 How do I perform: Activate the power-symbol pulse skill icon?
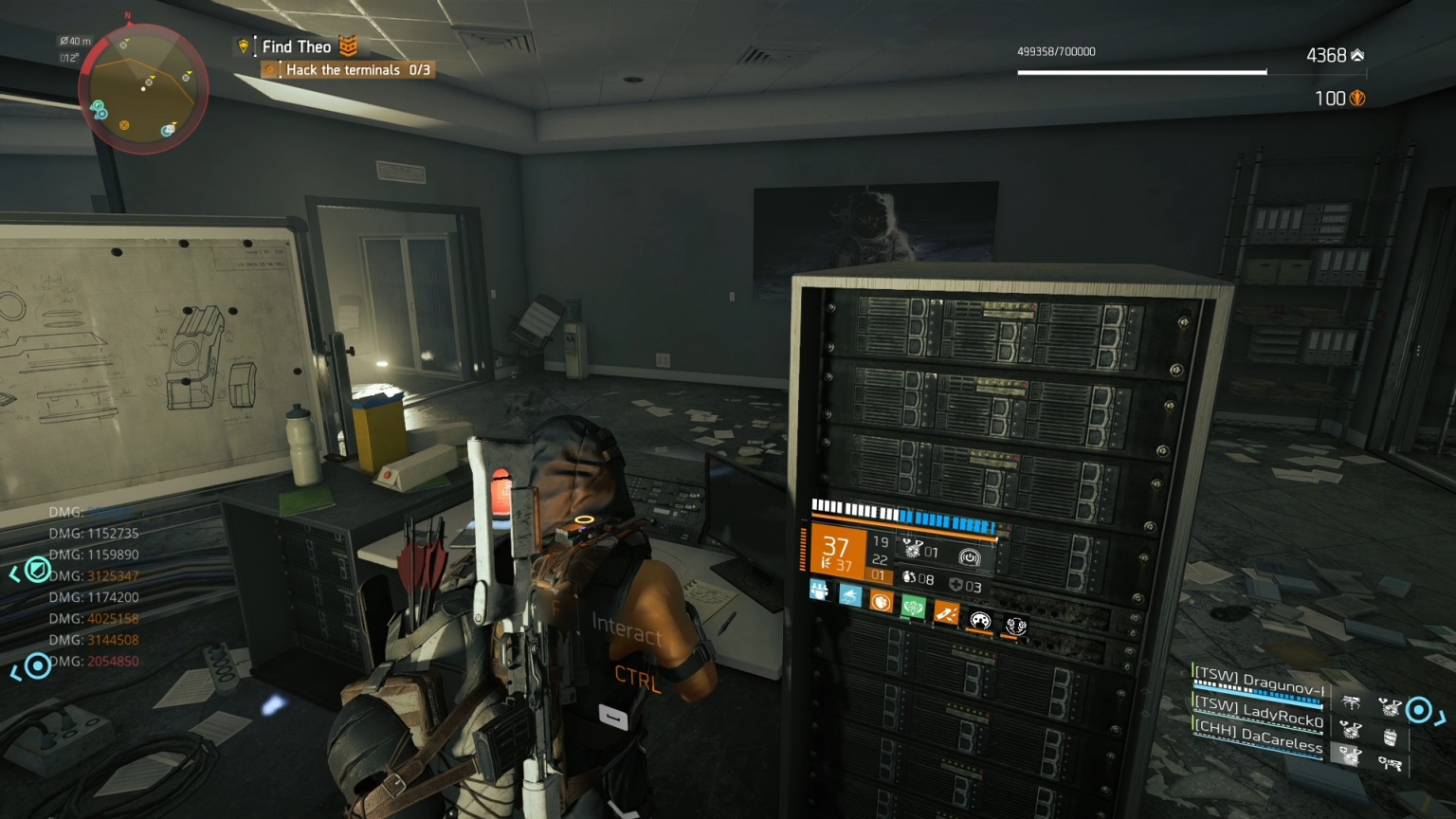pos(969,557)
